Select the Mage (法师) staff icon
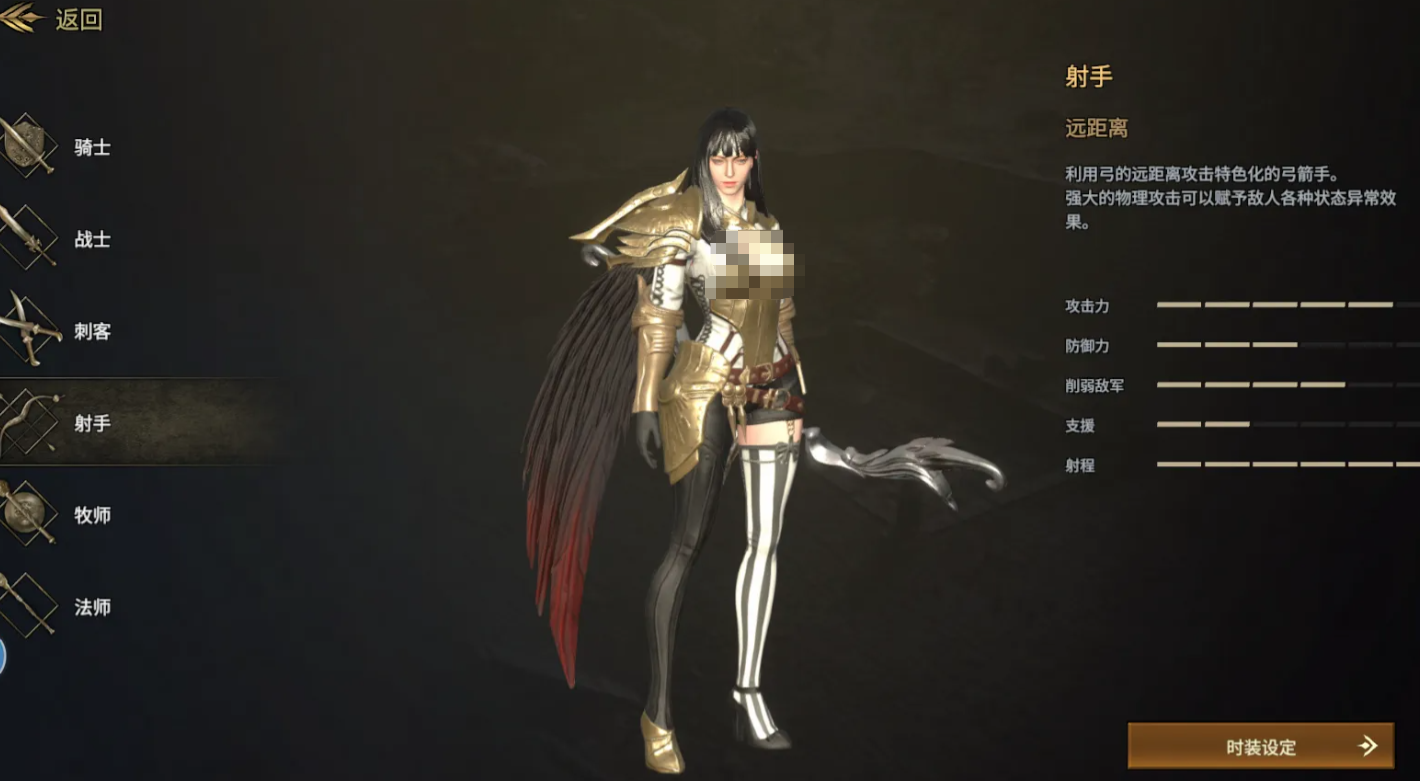Screen dimensions: 1420x781 pyautogui.click(x=25, y=606)
